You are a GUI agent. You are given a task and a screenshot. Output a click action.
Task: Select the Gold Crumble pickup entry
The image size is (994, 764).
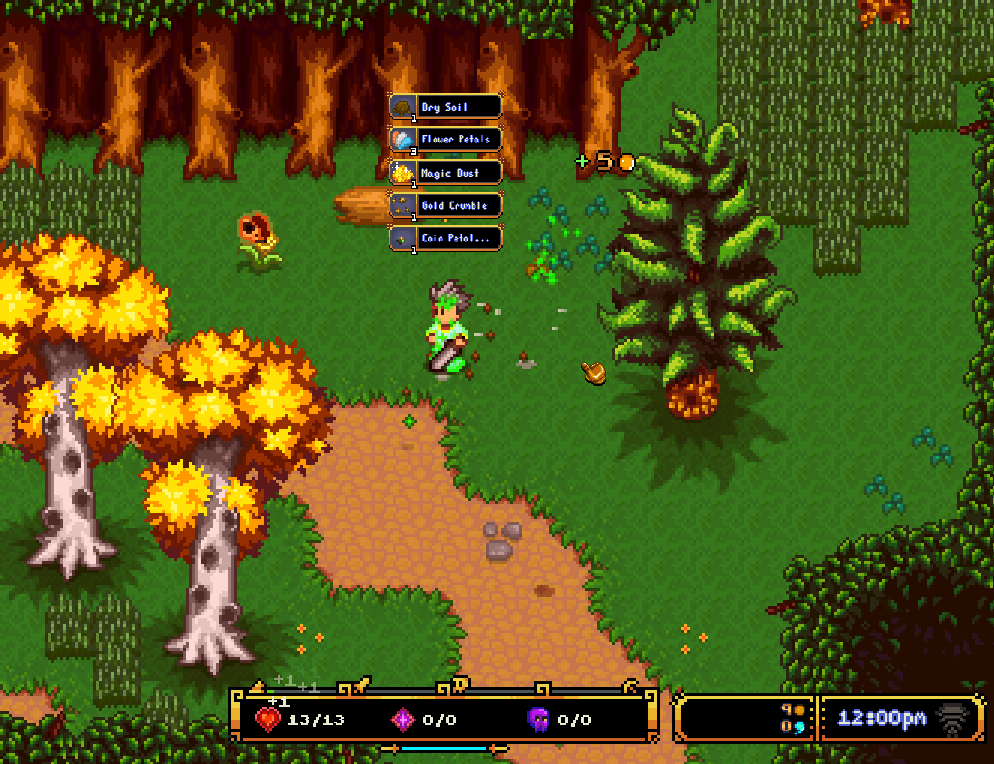pyautogui.click(x=445, y=206)
